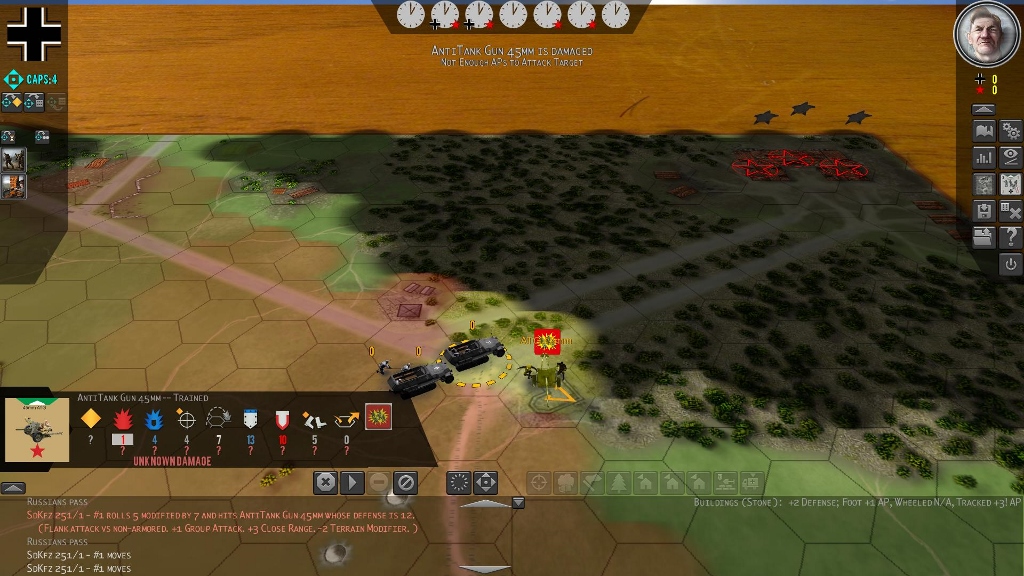Click the X cancel order button
The height and width of the screenshot is (576, 1024).
[325, 482]
